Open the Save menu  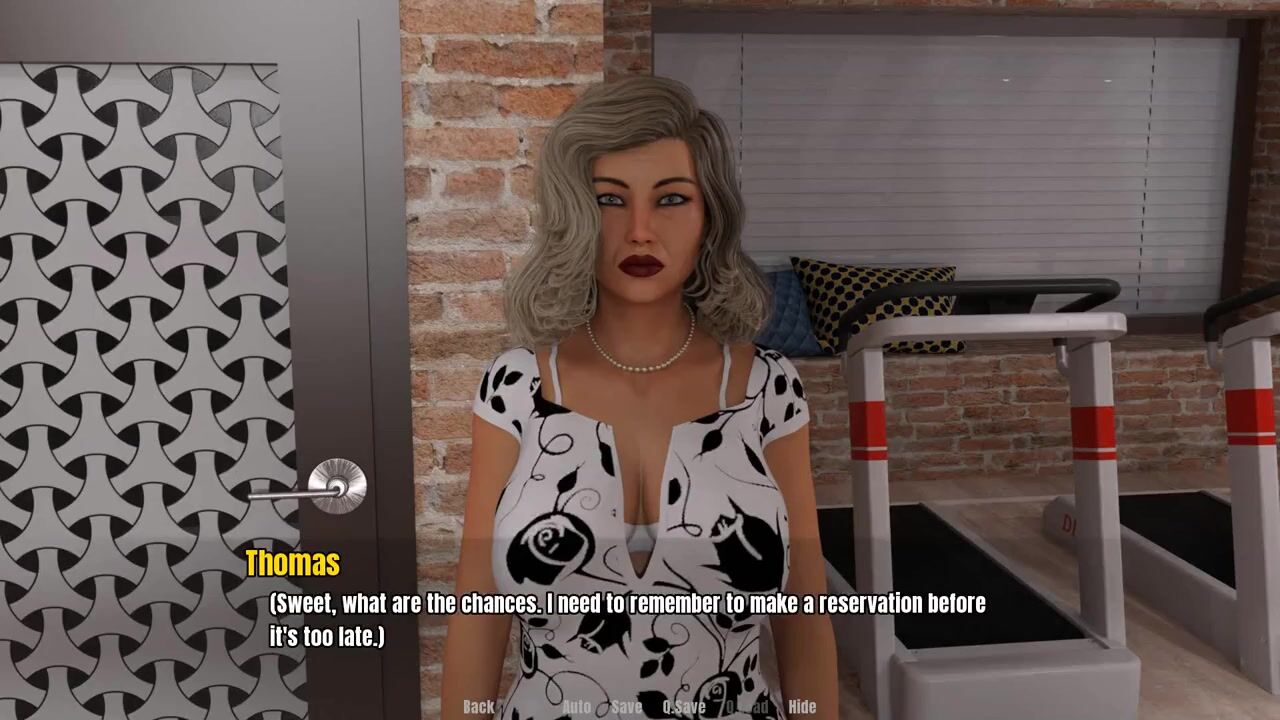point(627,706)
